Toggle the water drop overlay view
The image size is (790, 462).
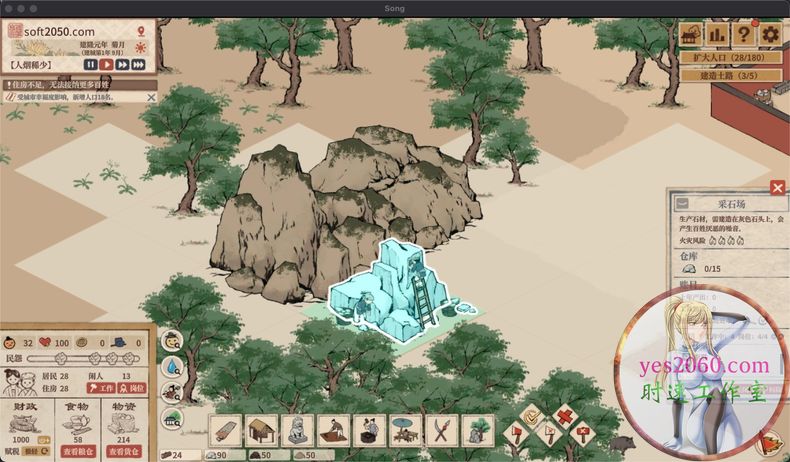click(172, 368)
